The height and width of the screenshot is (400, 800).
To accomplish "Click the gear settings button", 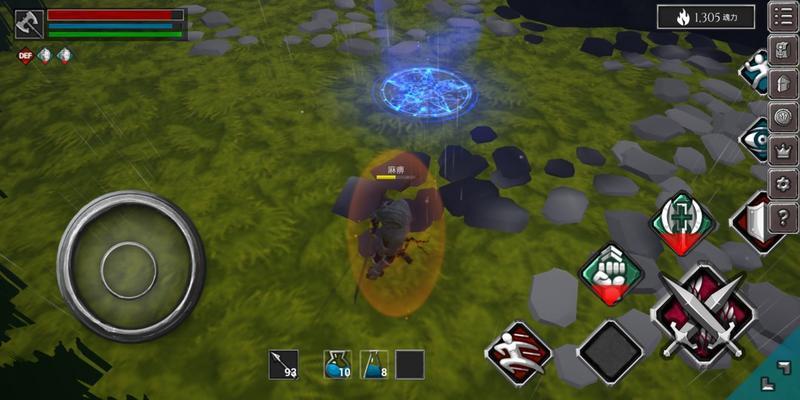I will 783,183.
